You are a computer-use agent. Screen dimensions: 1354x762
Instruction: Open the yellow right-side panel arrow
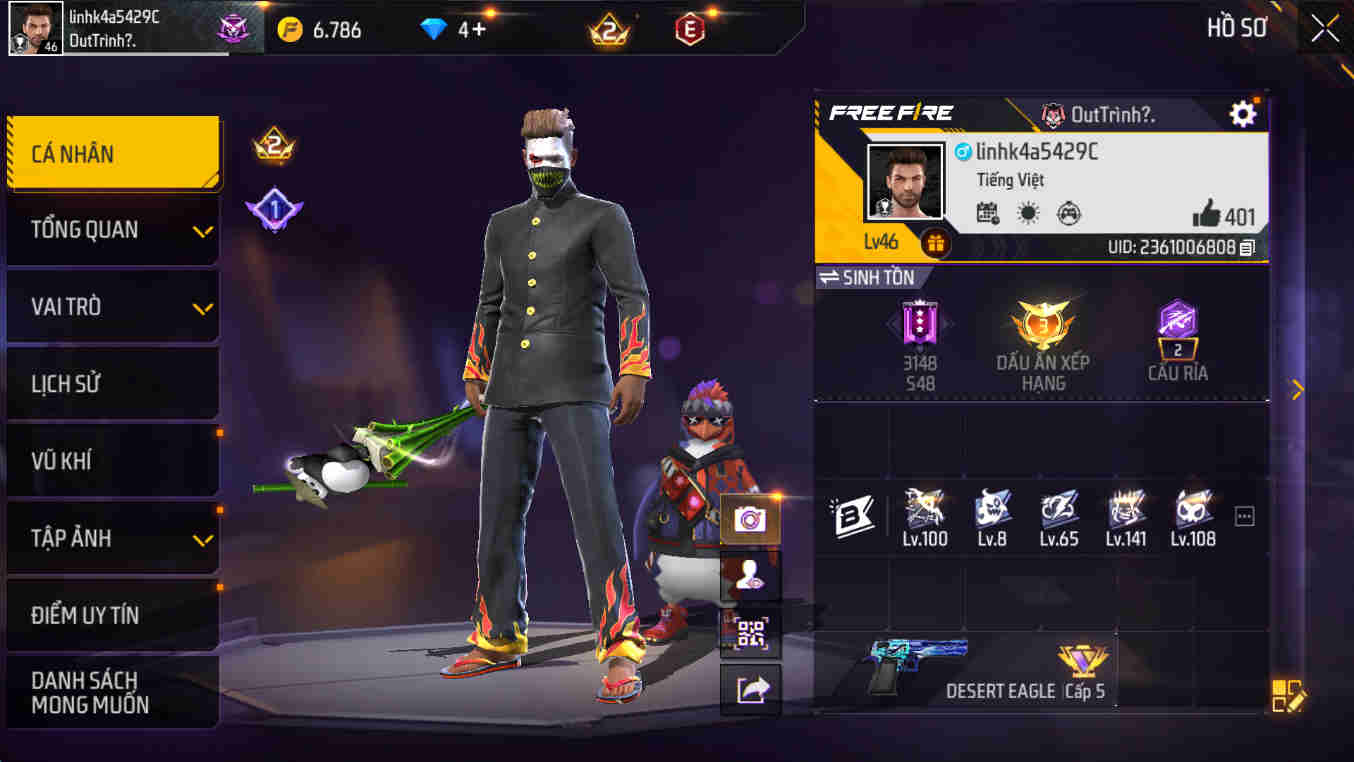pyautogui.click(x=1297, y=387)
